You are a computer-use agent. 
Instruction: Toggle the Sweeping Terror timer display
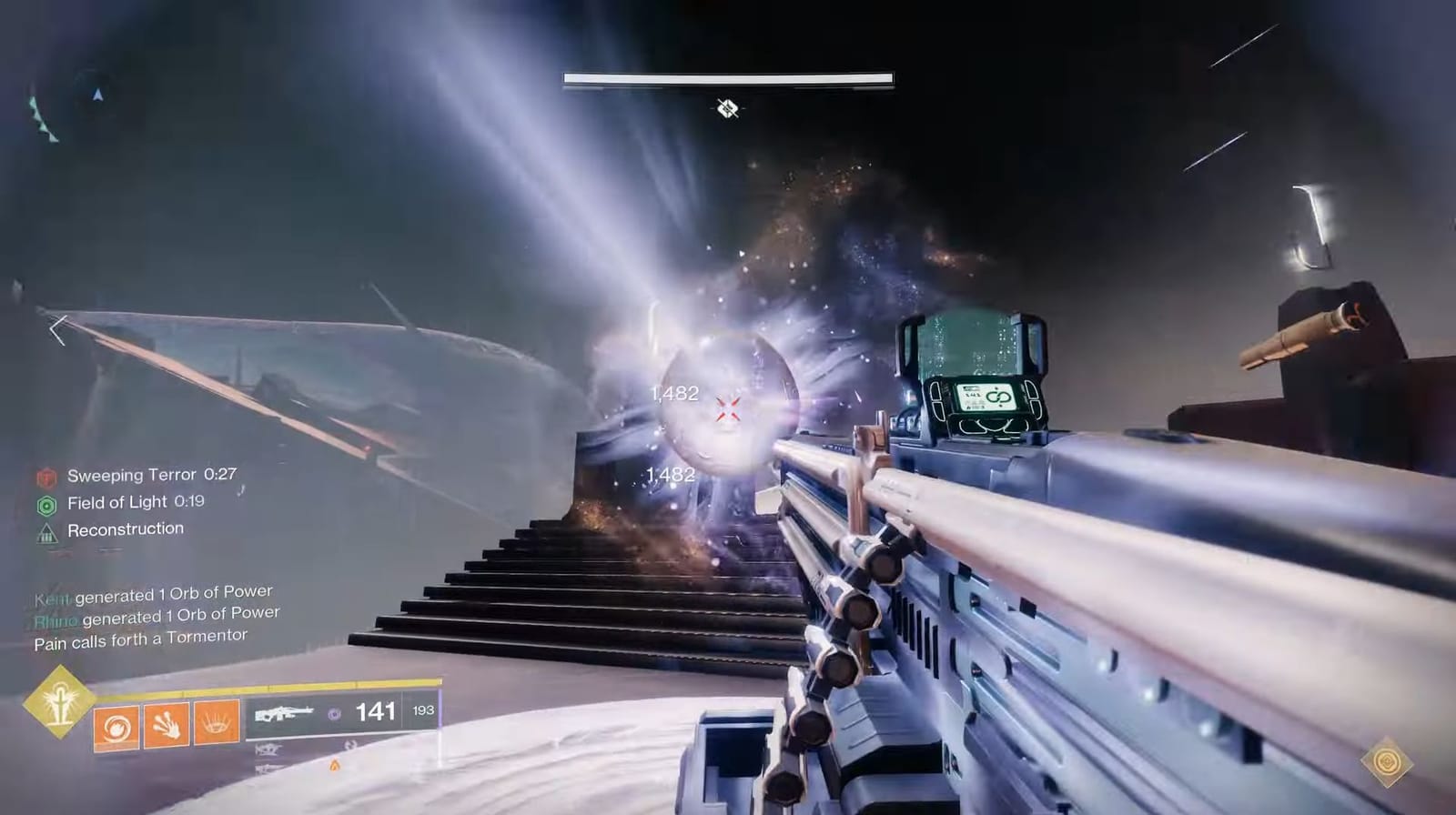[219, 475]
